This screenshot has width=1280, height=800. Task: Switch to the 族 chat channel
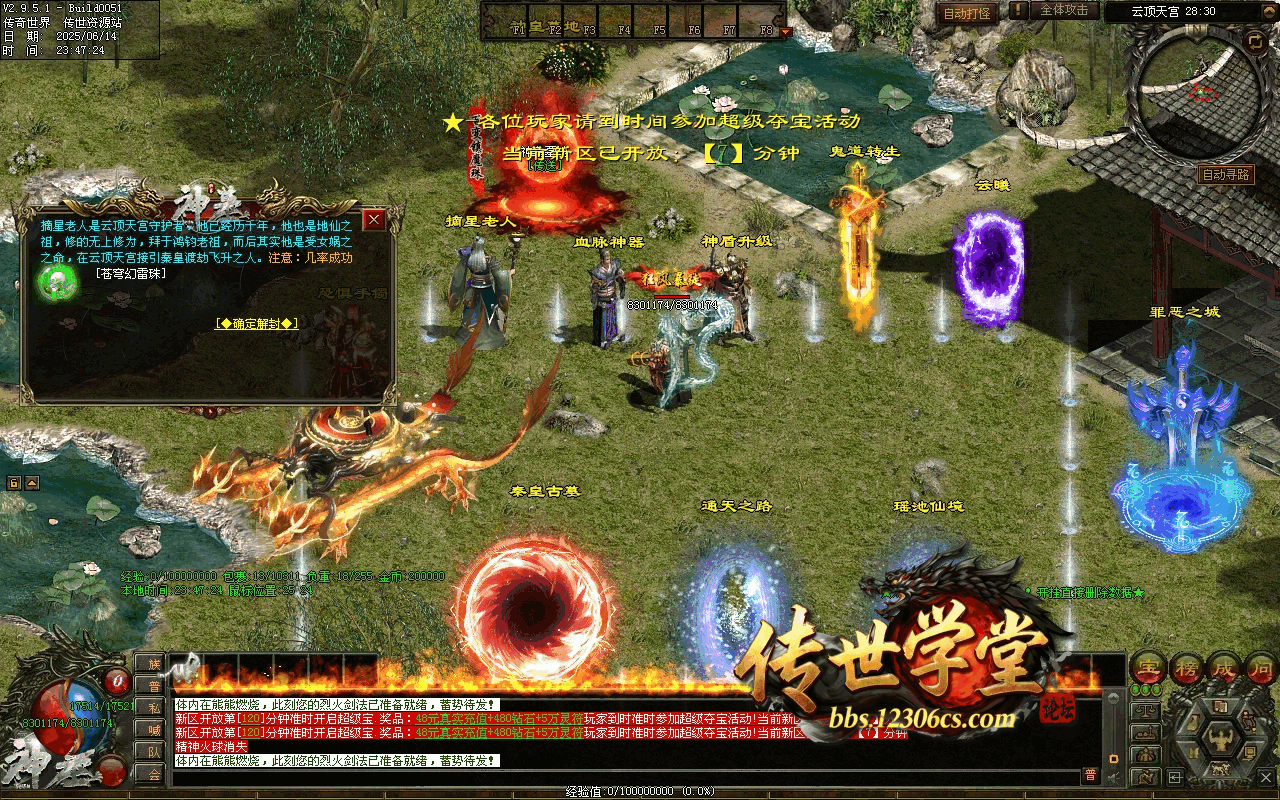click(x=152, y=664)
